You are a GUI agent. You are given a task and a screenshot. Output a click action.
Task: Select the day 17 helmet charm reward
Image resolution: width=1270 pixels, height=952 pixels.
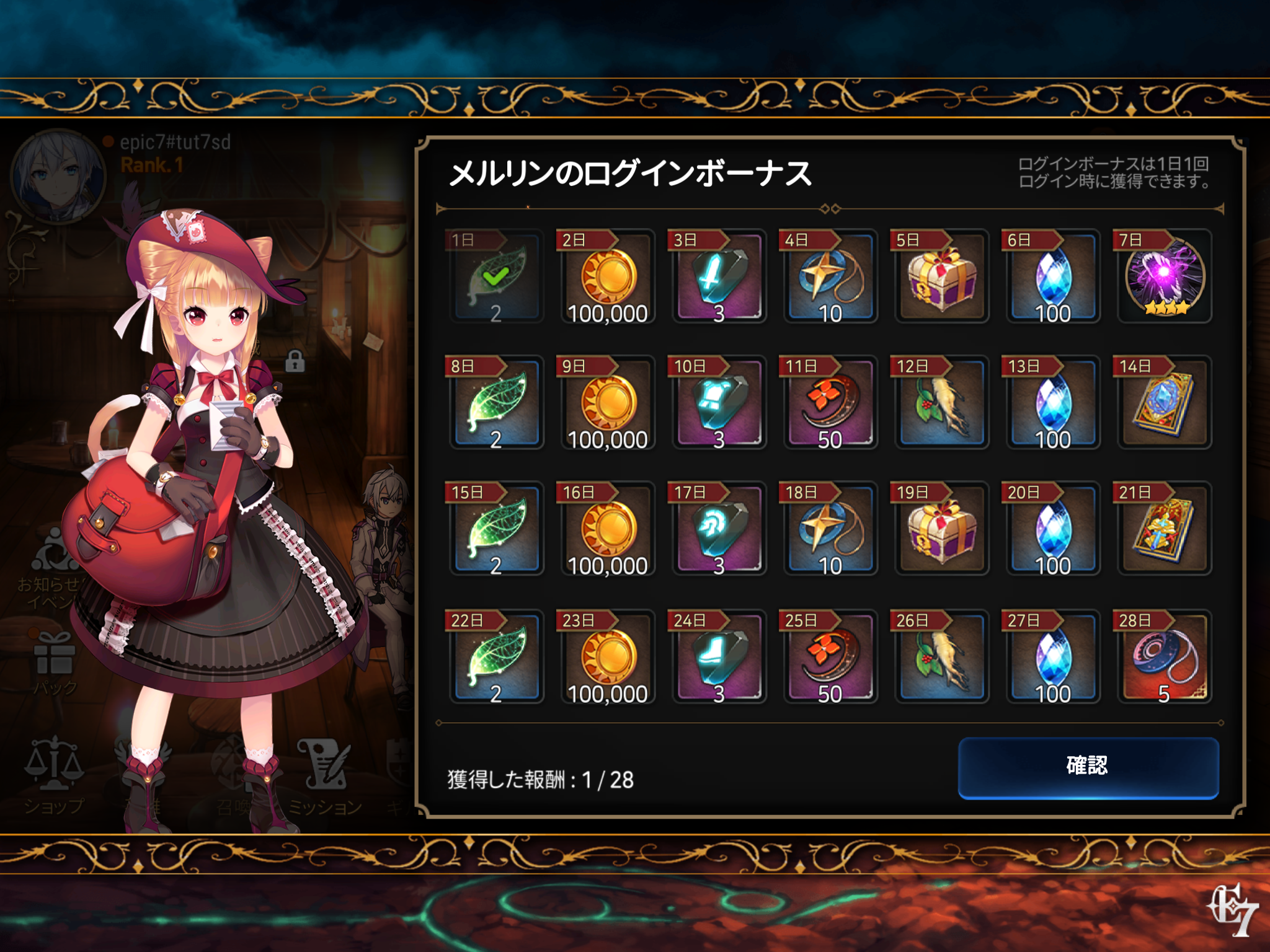click(719, 529)
